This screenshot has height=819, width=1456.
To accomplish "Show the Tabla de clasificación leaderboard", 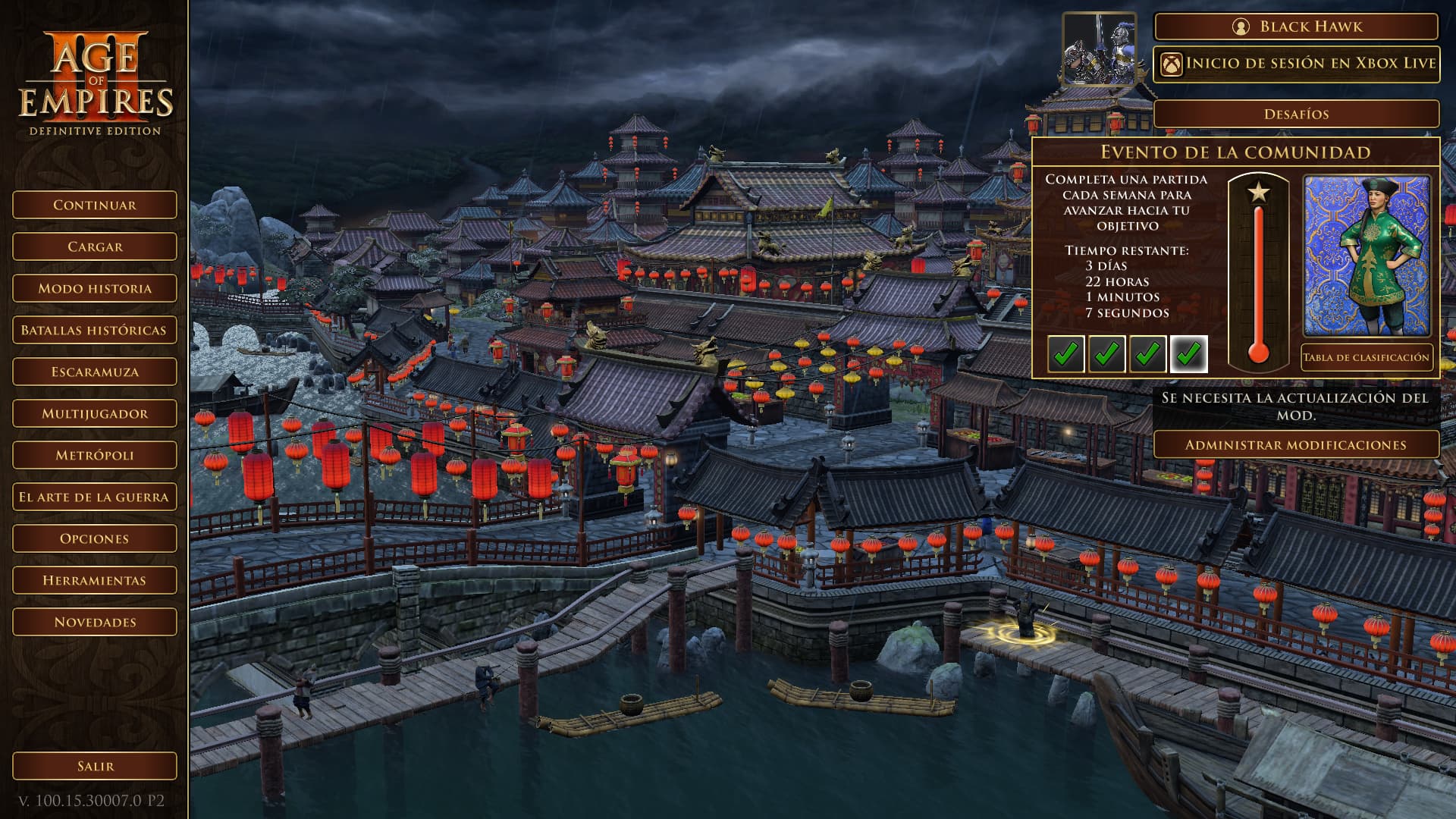I will point(1366,357).
